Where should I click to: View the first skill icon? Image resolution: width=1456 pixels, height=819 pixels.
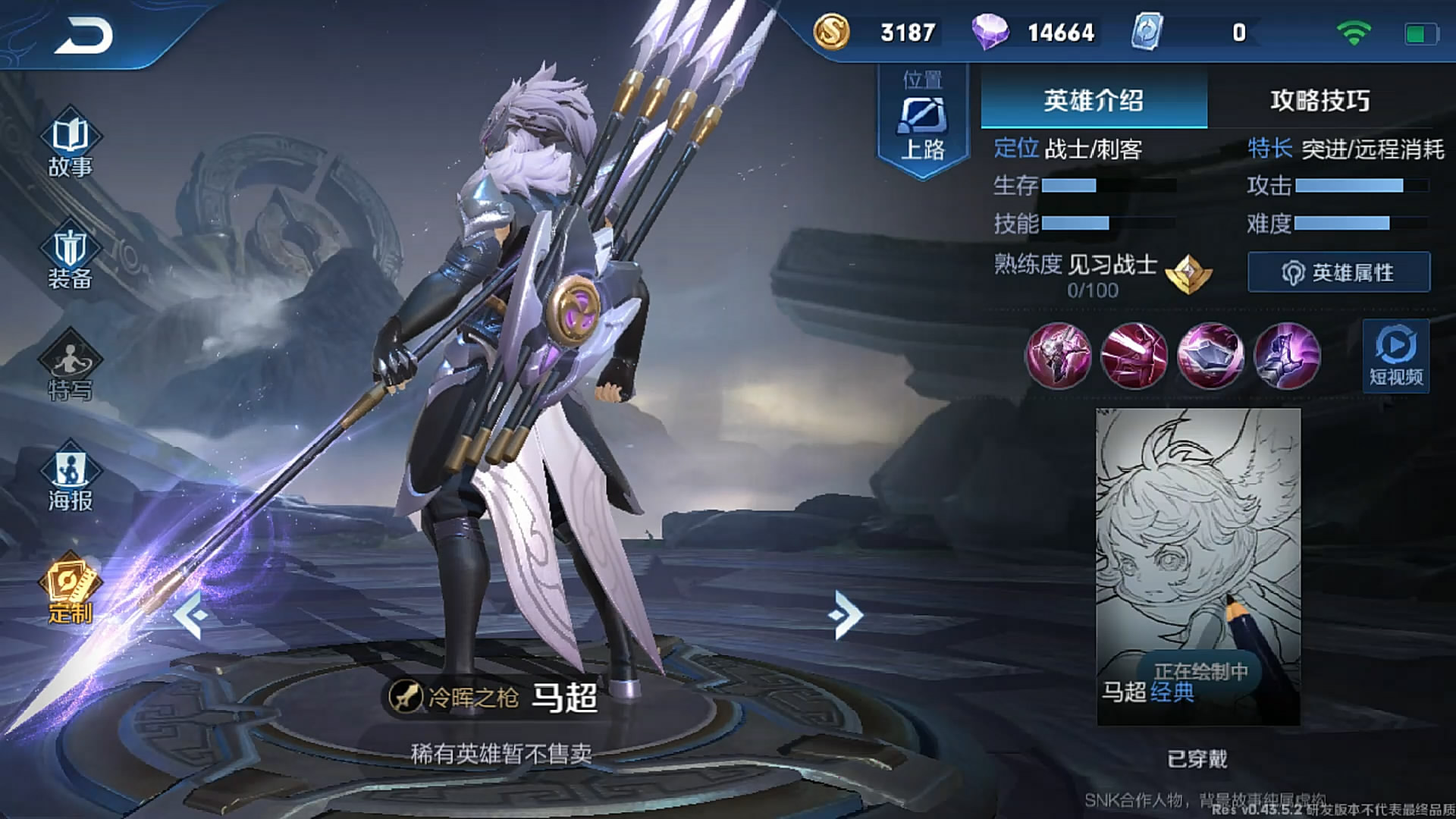click(1058, 356)
